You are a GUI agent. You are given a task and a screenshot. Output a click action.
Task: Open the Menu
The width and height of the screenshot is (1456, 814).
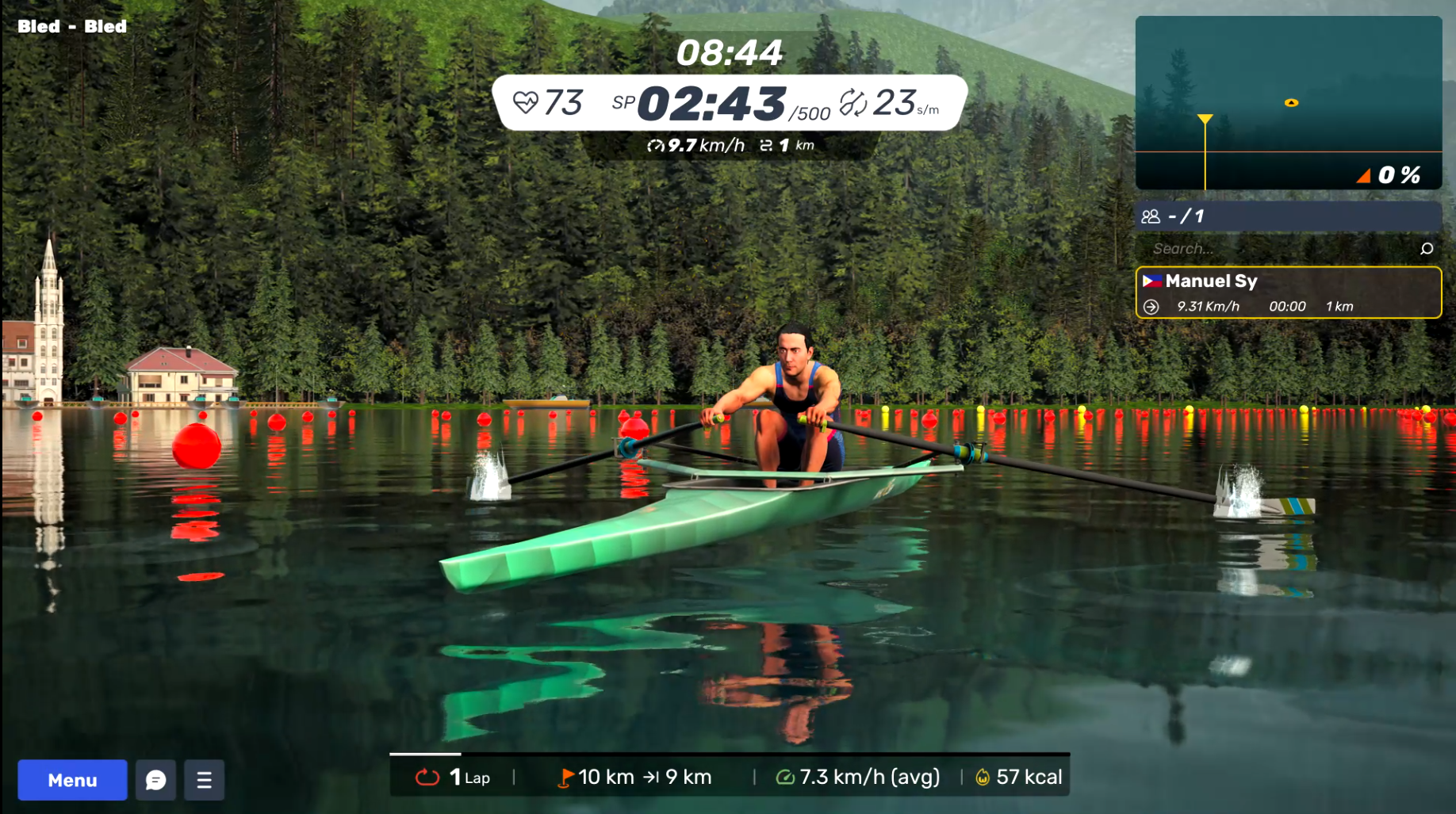pyautogui.click(x=71, y=780)
